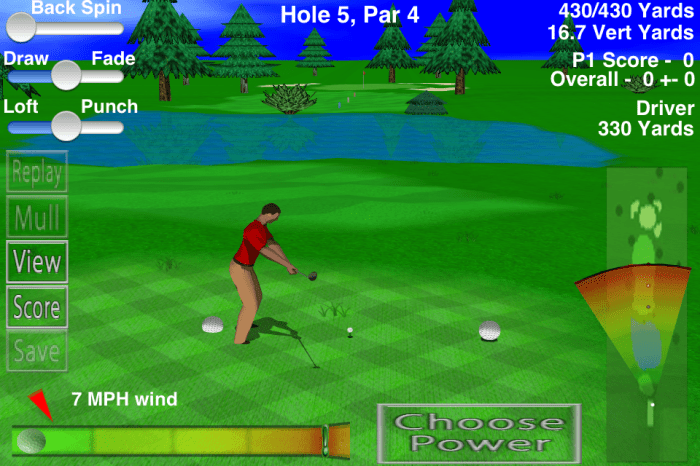Set power on the swing power meter
Image resolution: width=700 pixels, height=466 pixels.
[x=180, y=440]
